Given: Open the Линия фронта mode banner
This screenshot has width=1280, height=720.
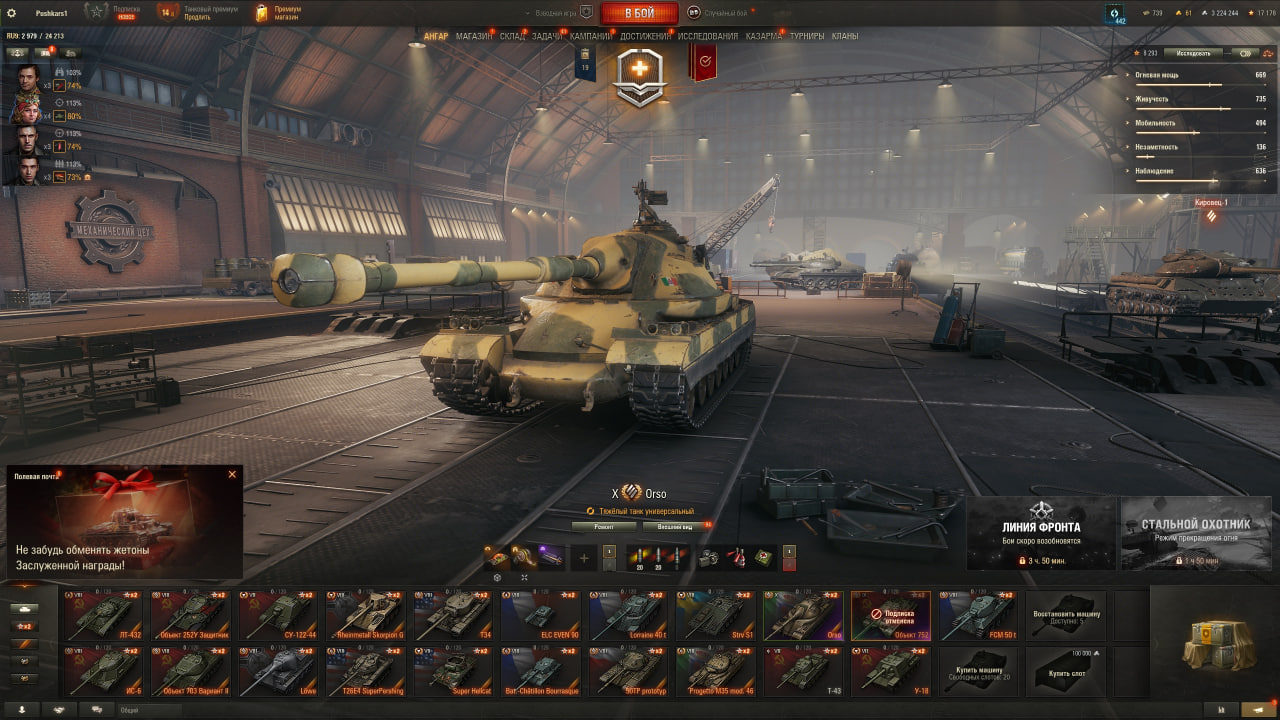Looking at the screenshot, I should coord(1040,533).
